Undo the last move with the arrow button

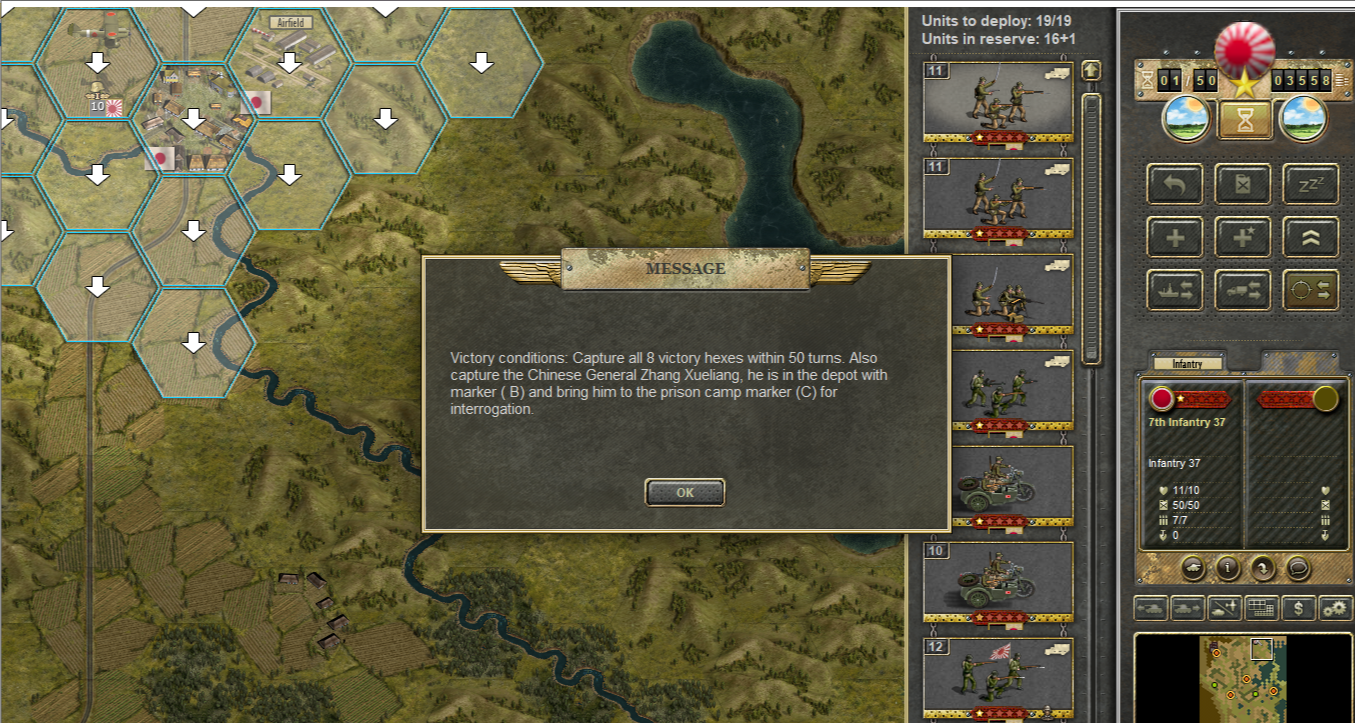tap(1175, 185)
